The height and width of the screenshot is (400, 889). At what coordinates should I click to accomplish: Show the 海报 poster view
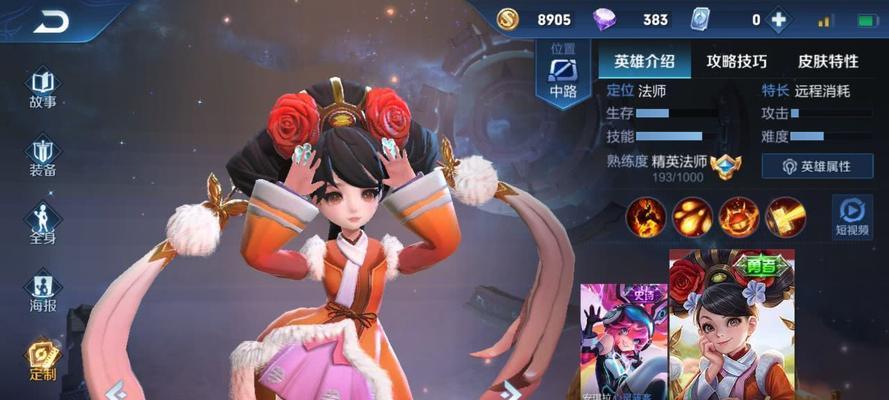tap(42, 292)
